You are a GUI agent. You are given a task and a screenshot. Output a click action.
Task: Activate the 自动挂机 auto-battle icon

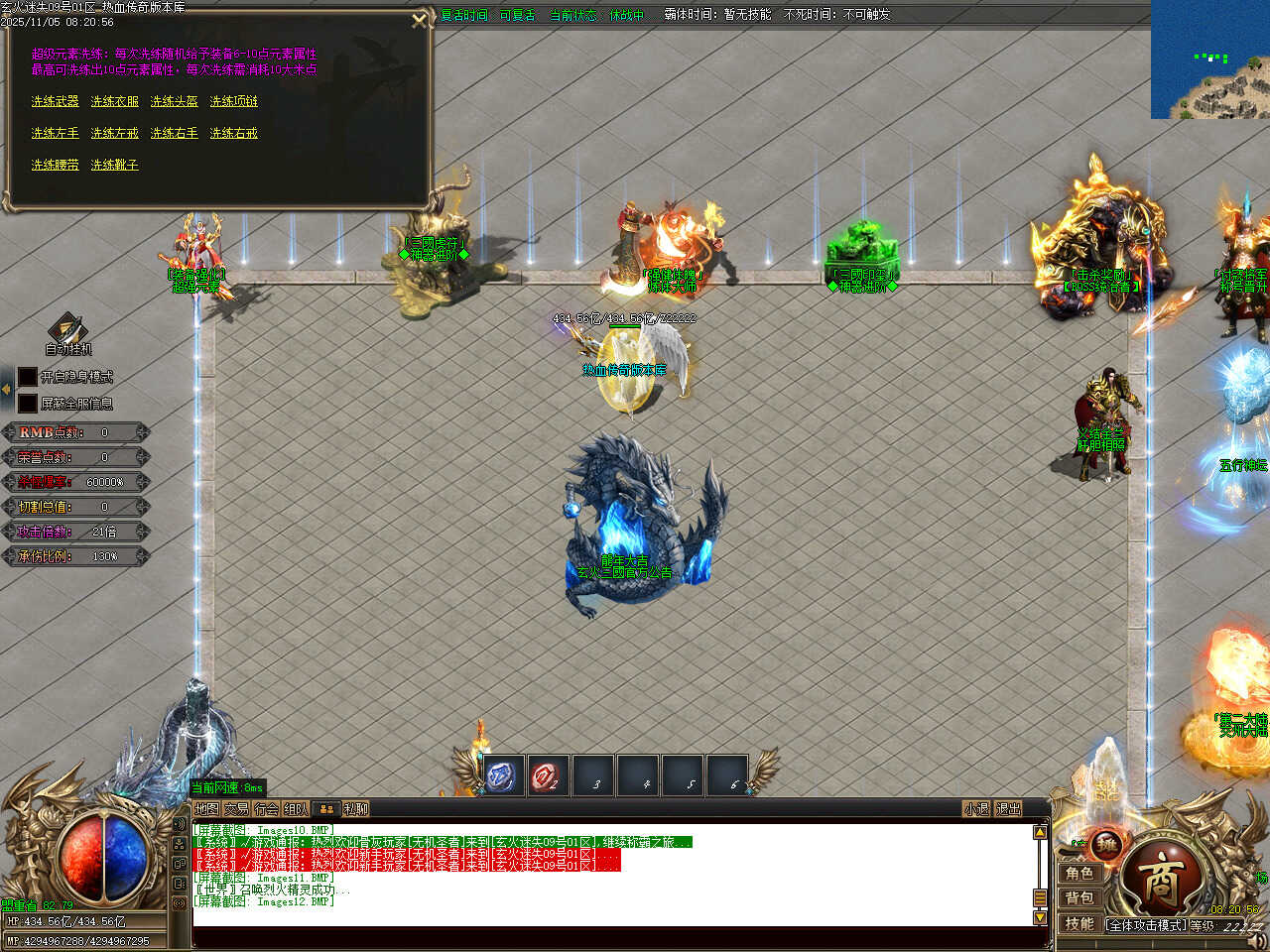[x=67, y=330]
